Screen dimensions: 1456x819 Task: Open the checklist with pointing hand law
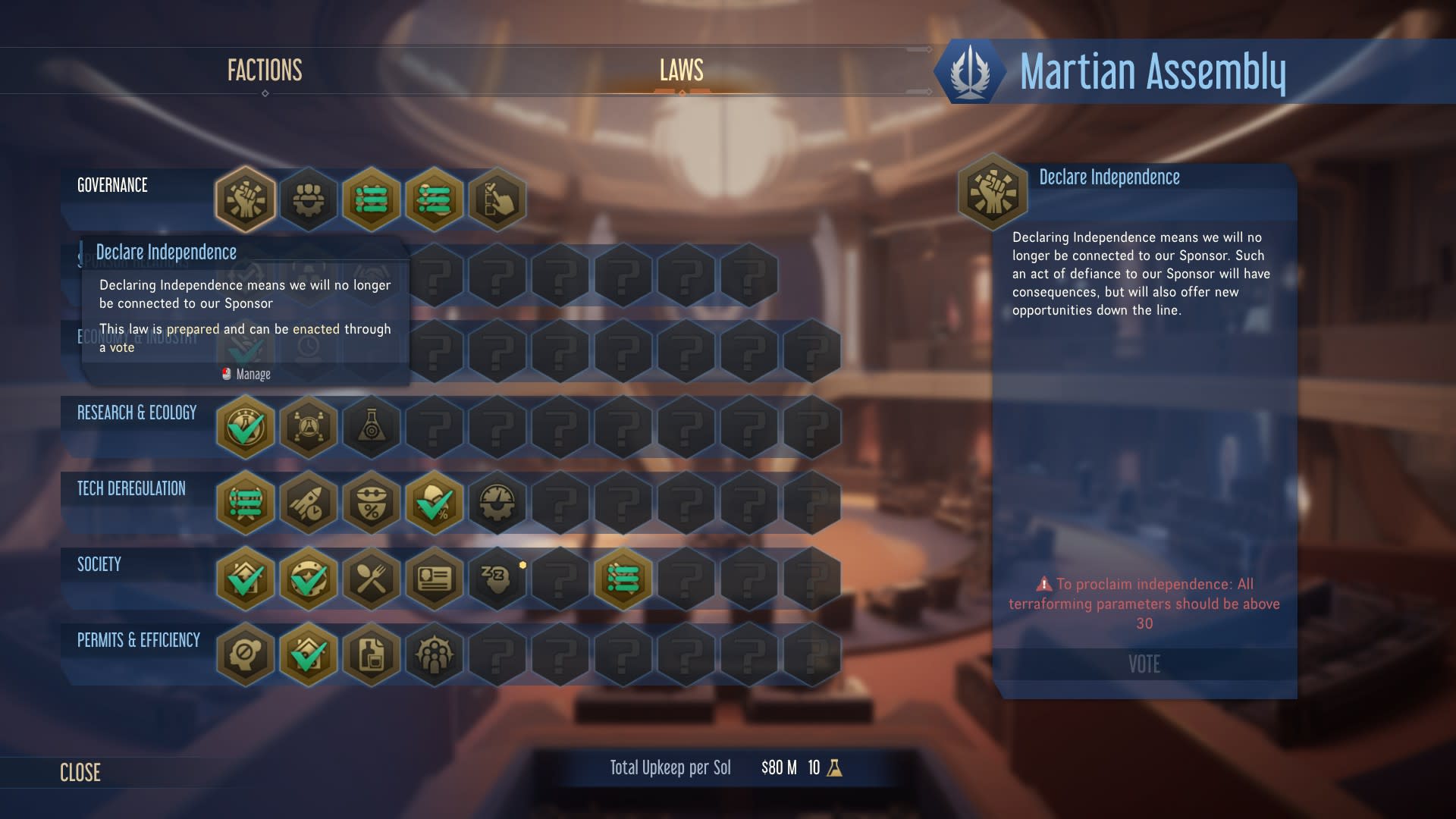497,199
